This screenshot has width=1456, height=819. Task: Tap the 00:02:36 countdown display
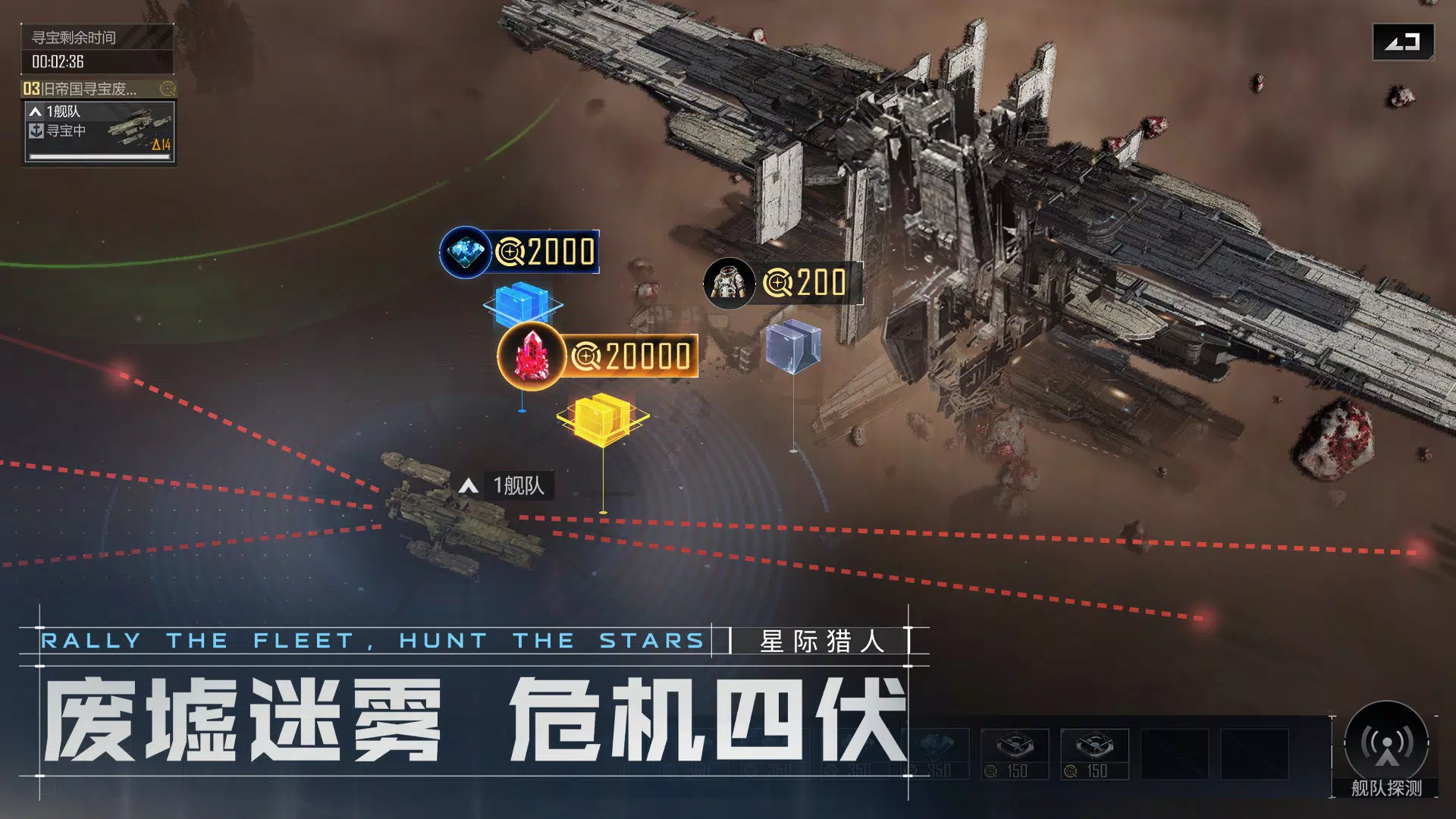pyautogui.click(x=57, y=62)
